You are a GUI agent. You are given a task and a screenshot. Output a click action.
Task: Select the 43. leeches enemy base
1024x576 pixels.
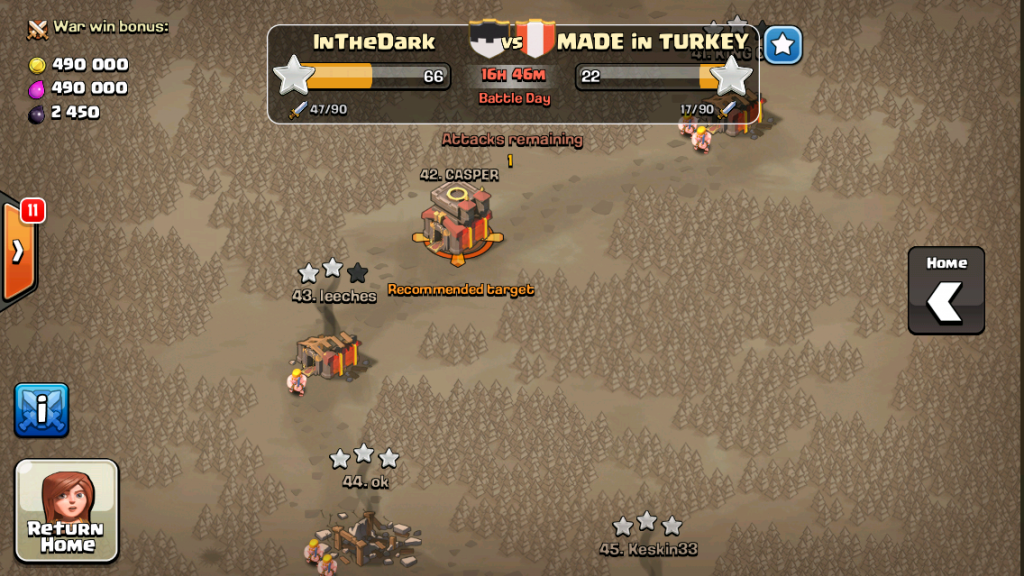pos(329,350)
